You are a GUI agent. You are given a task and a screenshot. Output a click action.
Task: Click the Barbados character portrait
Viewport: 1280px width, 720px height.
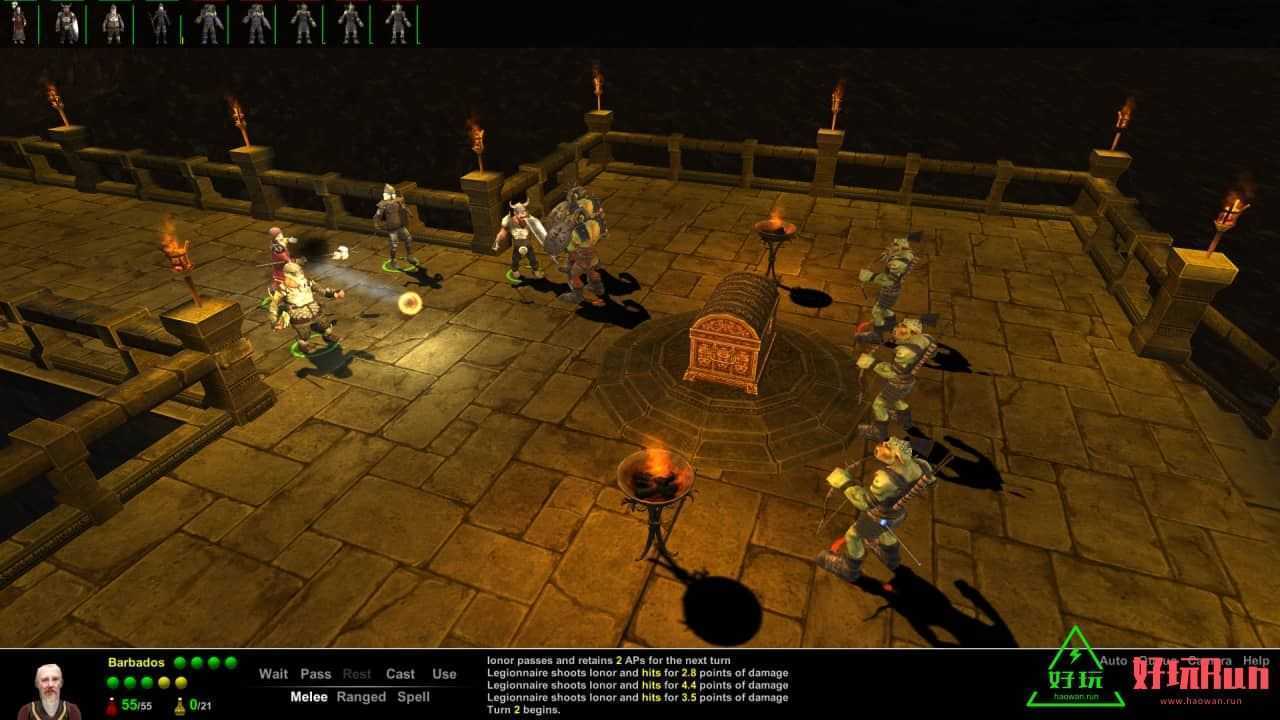pos(48,690)
